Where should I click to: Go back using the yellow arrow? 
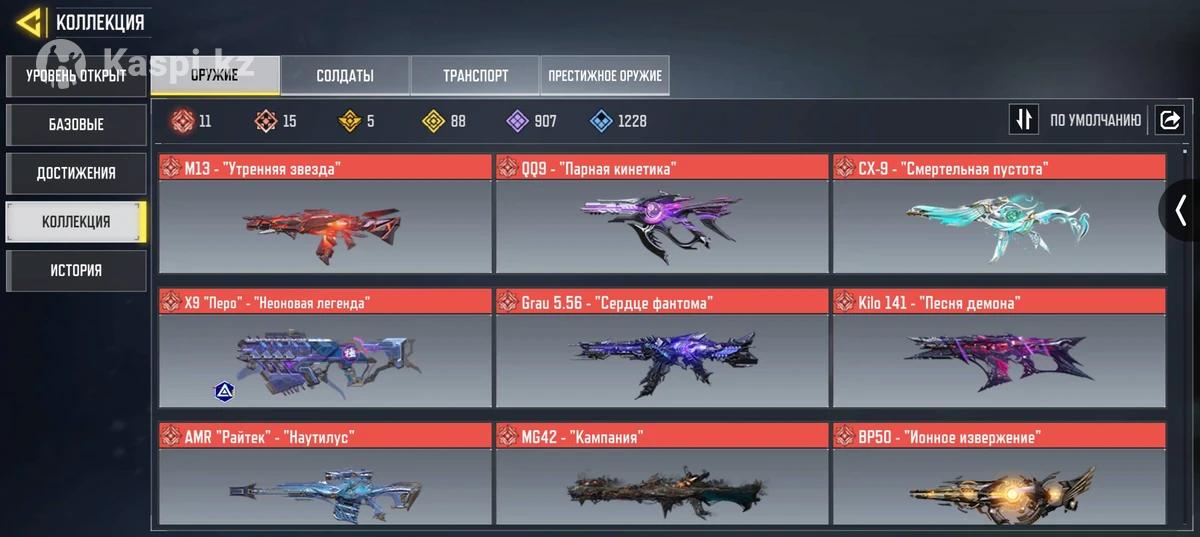pos(29,22)
